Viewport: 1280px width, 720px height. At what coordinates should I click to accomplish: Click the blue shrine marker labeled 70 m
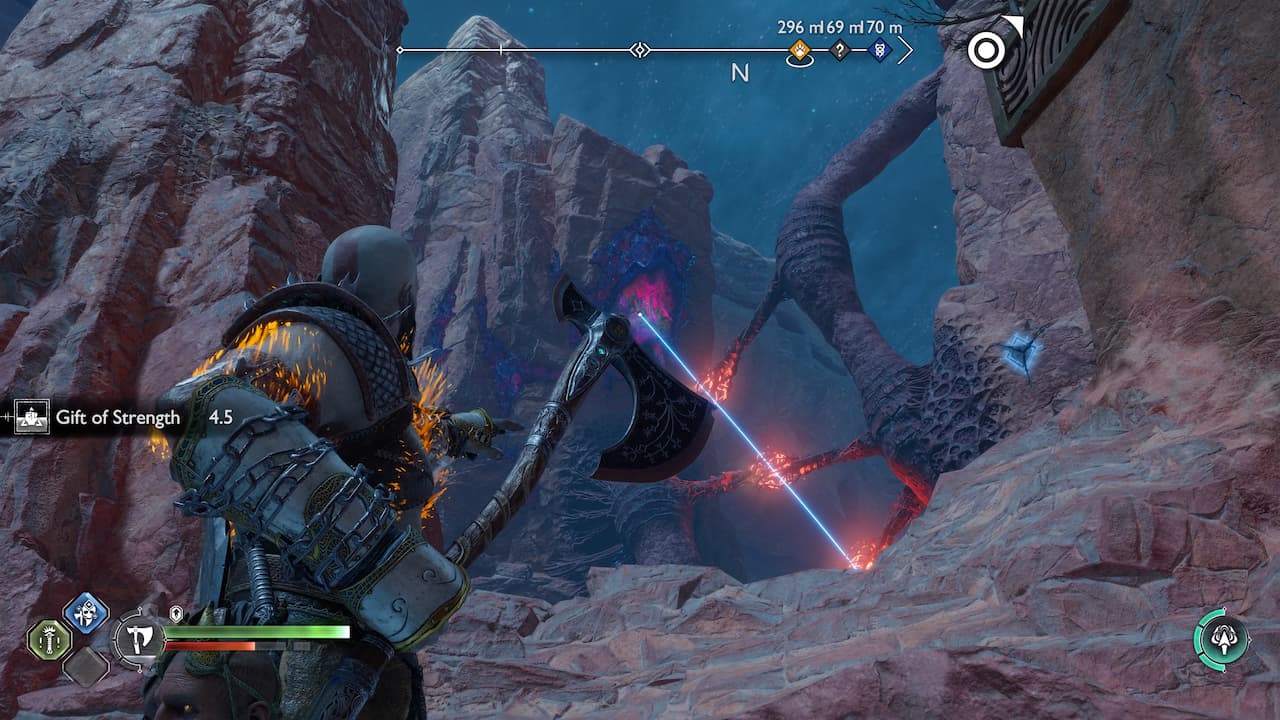[878, 48]
